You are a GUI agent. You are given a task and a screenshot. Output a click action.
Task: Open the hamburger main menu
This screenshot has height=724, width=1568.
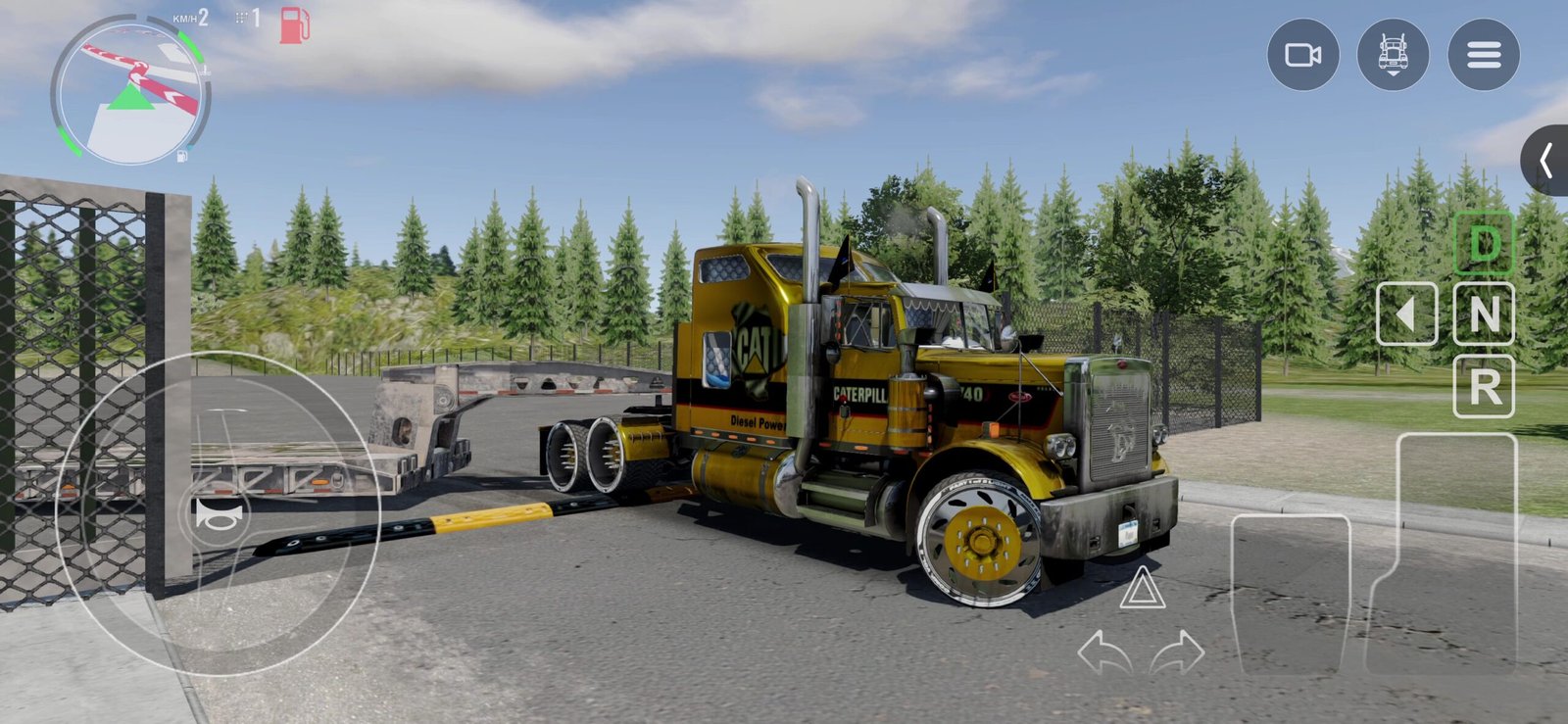click(x=1484, y=55)
